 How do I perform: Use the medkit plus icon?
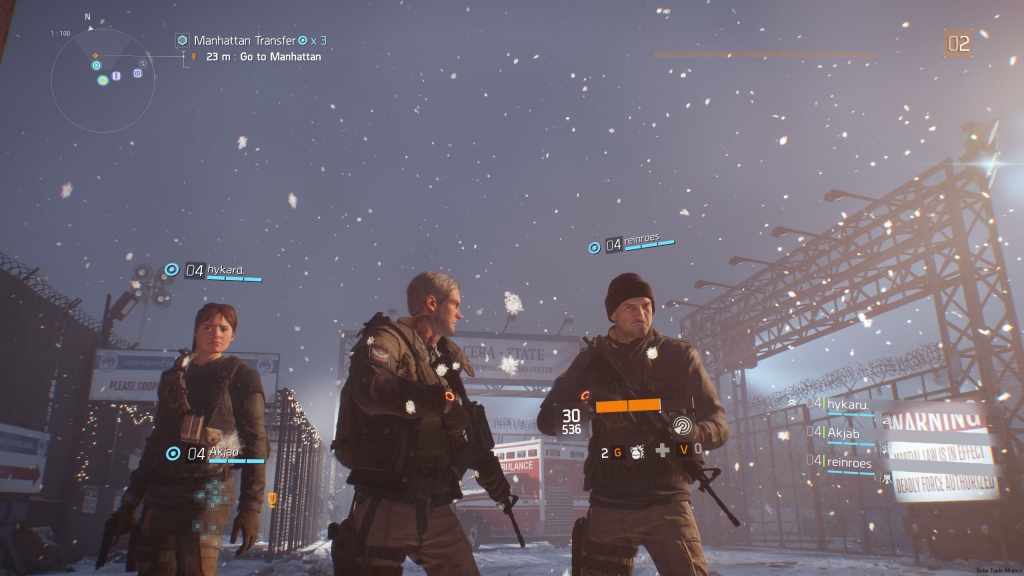(662, 451)
